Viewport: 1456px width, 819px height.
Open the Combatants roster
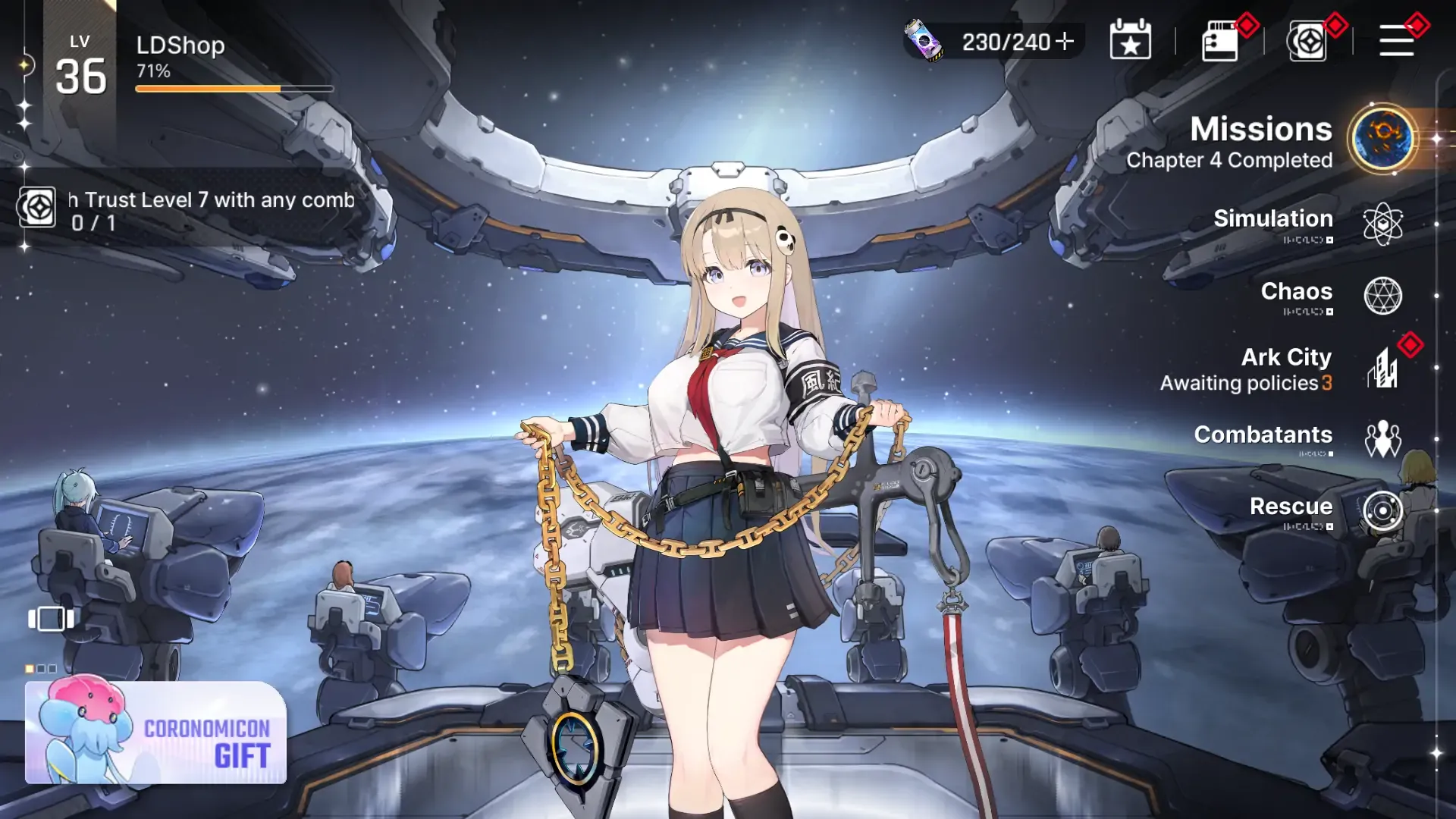pos(1382,439)
